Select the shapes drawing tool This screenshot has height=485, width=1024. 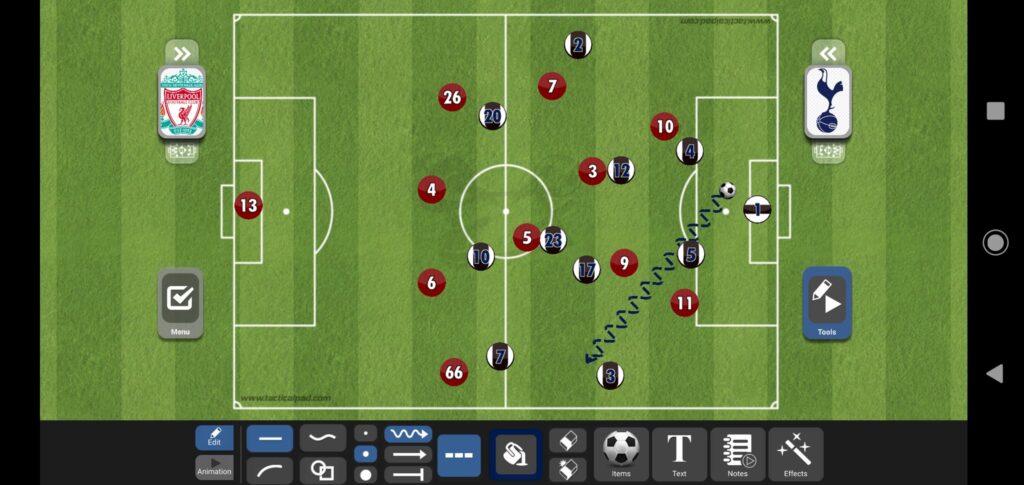click(322, 468)
